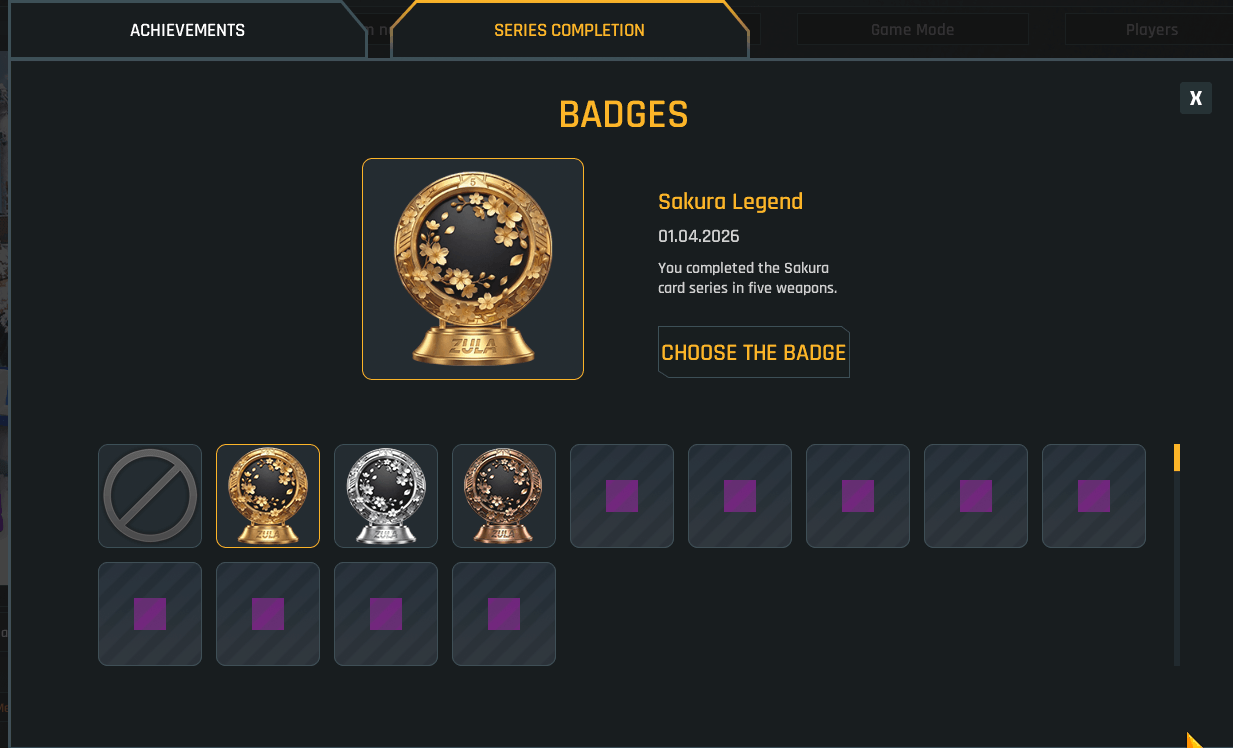
Task: Choose the Badge button
Action: click(x=753, y=352)
